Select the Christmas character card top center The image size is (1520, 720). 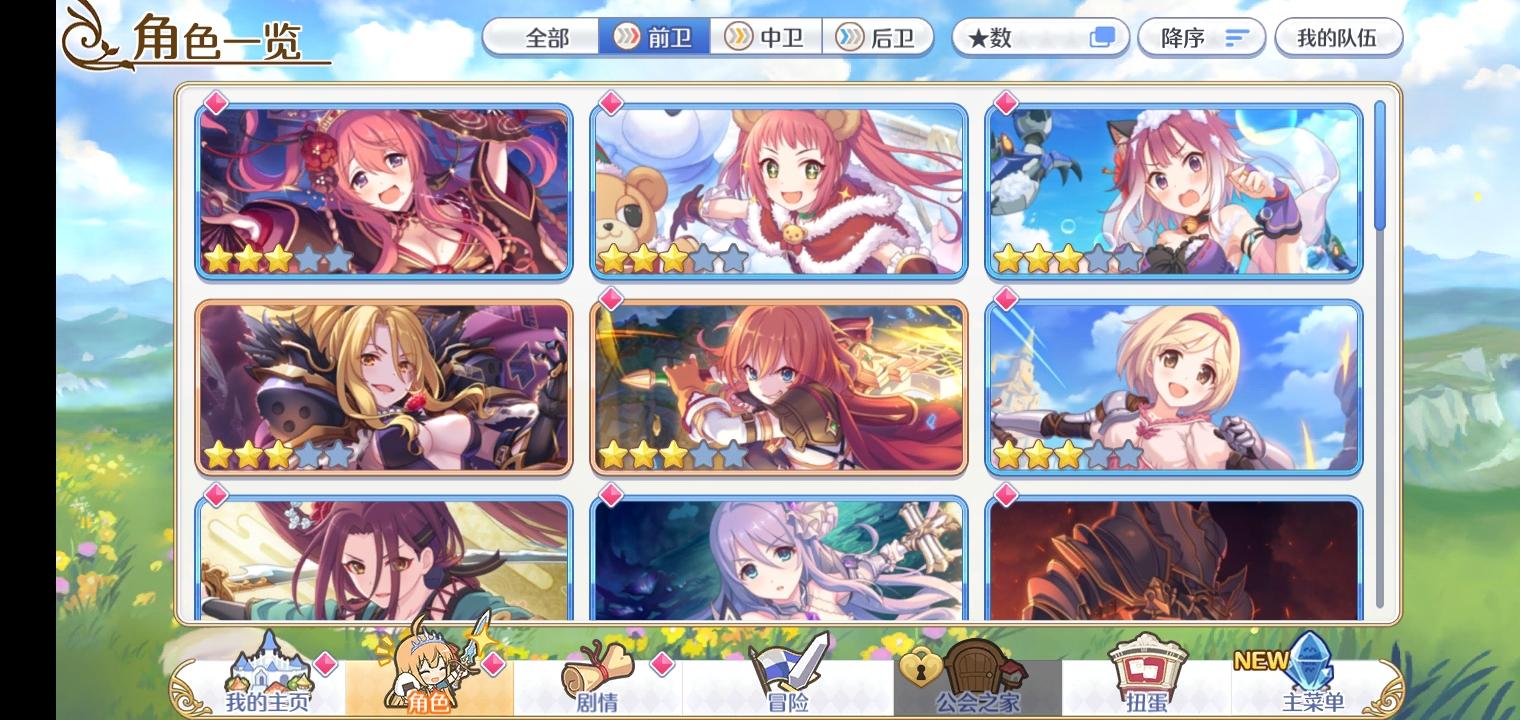779,188
